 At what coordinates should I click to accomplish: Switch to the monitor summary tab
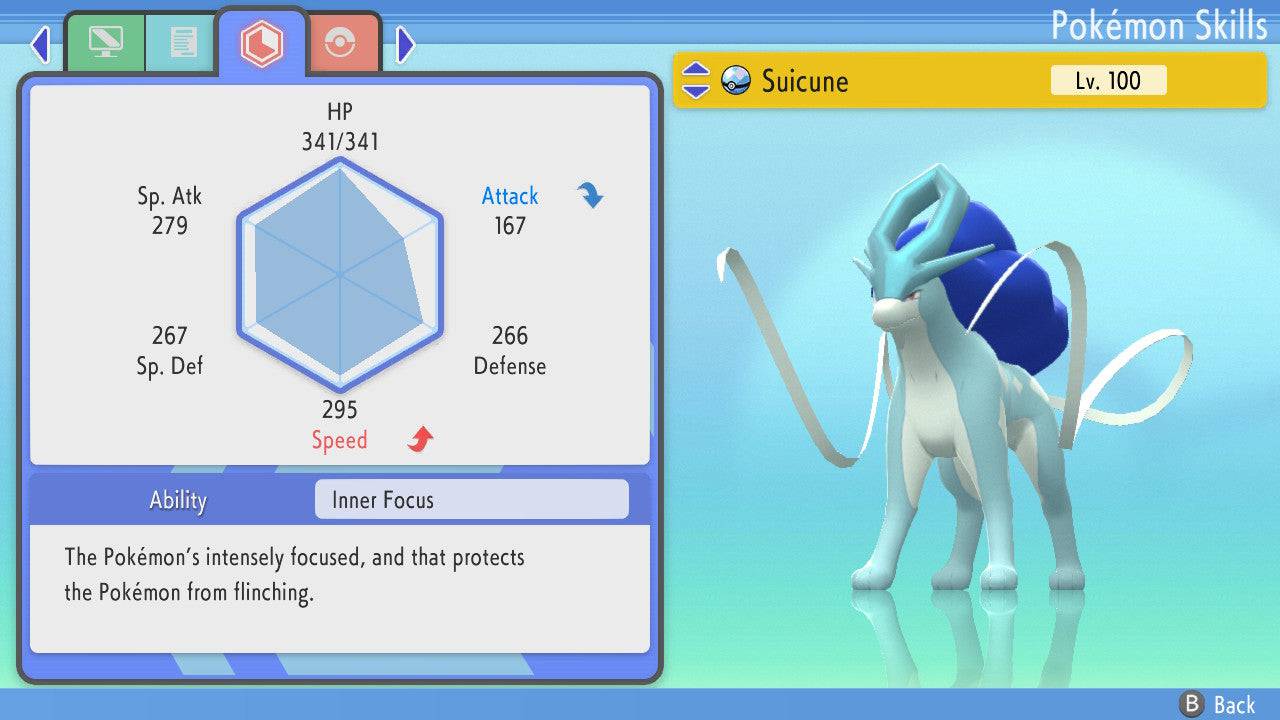(105, 43)
